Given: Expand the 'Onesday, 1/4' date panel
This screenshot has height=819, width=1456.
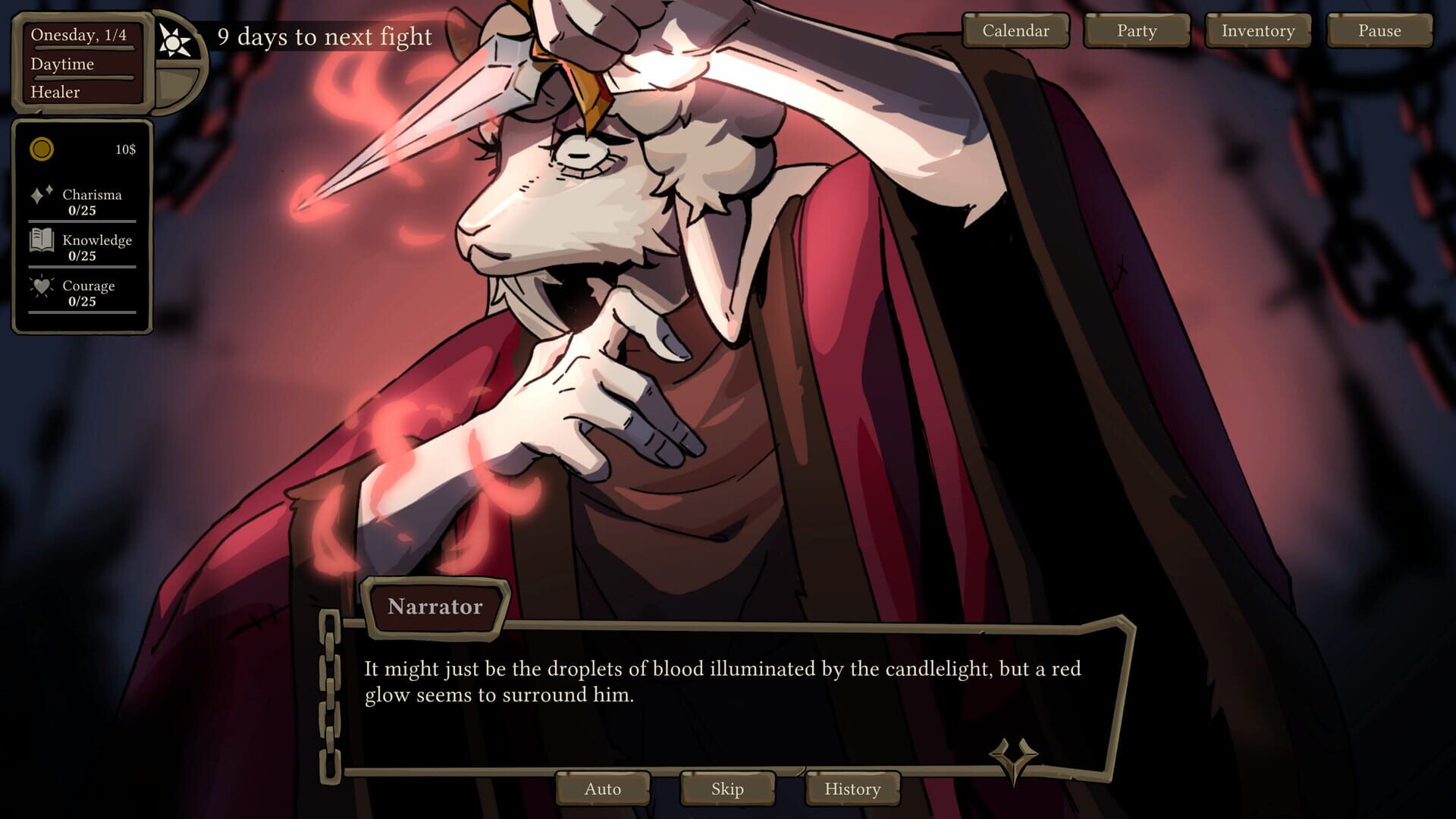Looking at the screenshot, I should point(79,34).
